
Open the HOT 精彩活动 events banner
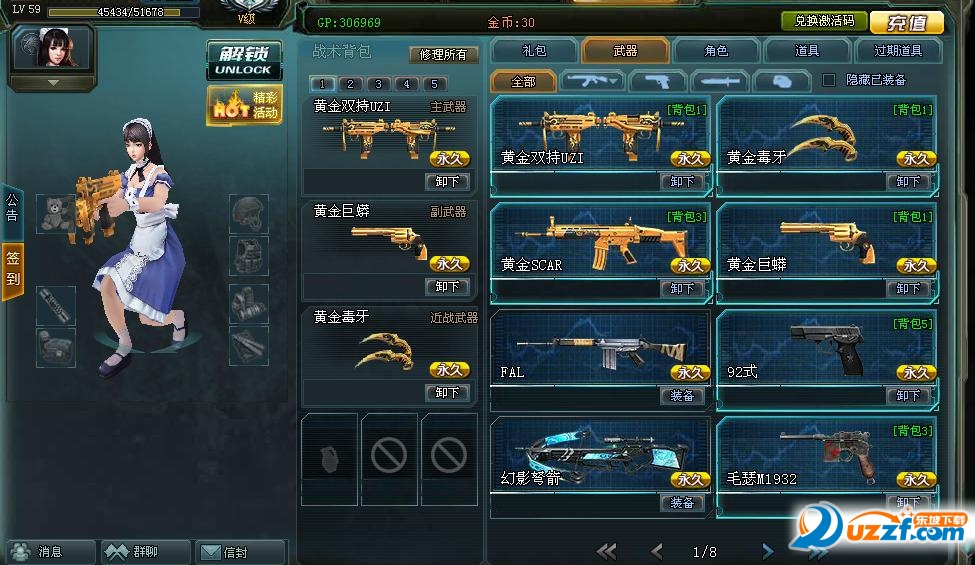click(x=243, y=105)
